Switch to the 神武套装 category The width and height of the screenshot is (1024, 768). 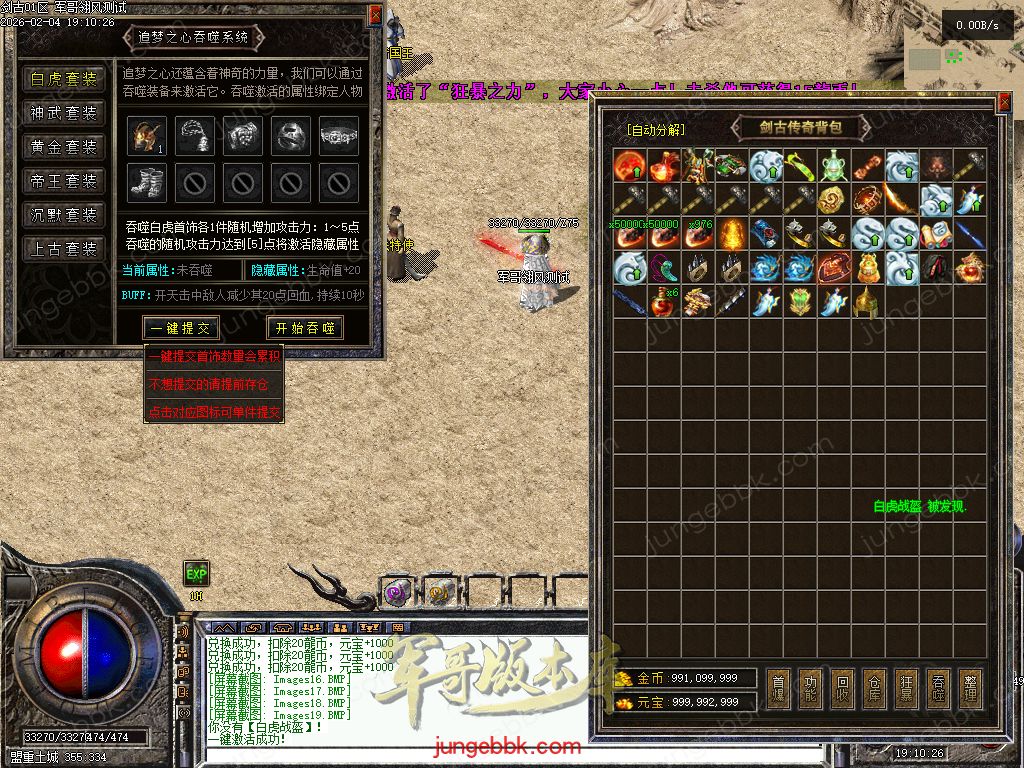tap(64, 114)
